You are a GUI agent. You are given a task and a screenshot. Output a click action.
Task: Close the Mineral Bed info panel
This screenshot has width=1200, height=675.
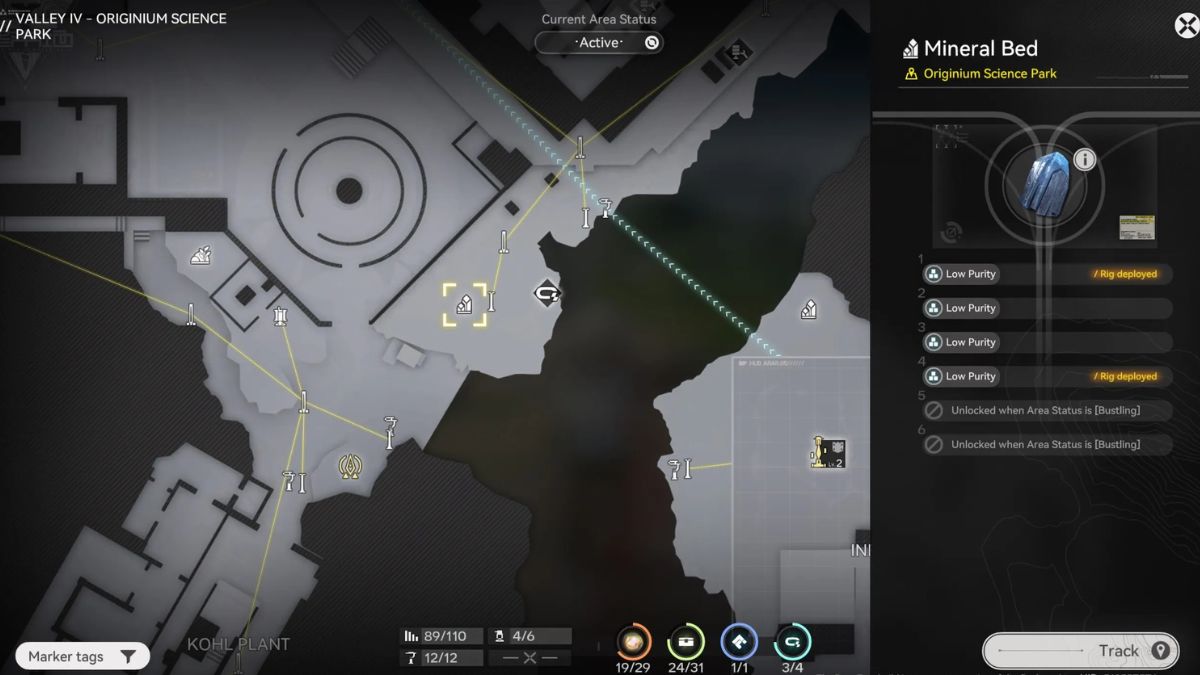(1185, 25)
